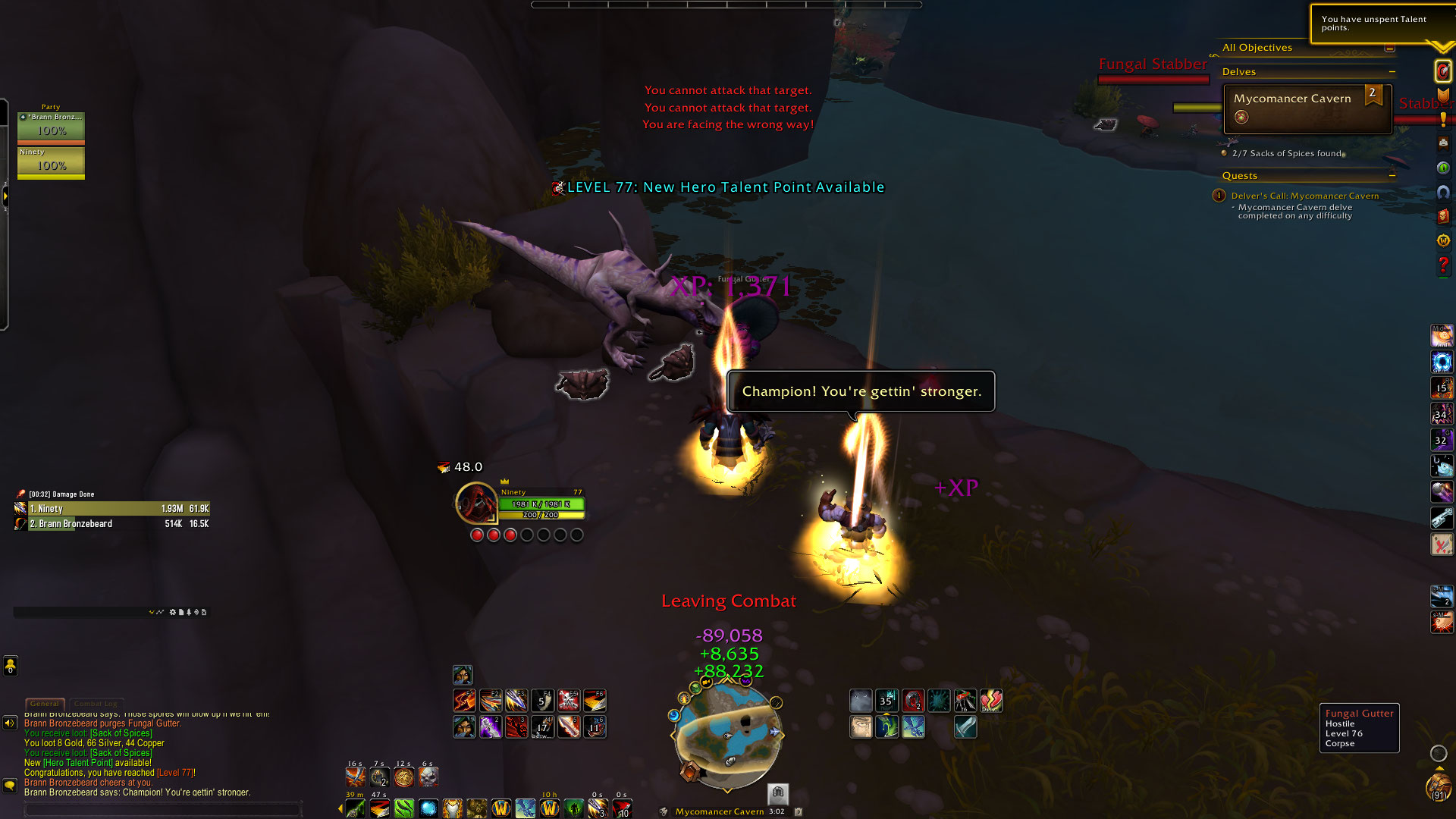This screenshot has width=1456, height=819.
Task: Toggle the chat speaker volume button
Action: 10,723
